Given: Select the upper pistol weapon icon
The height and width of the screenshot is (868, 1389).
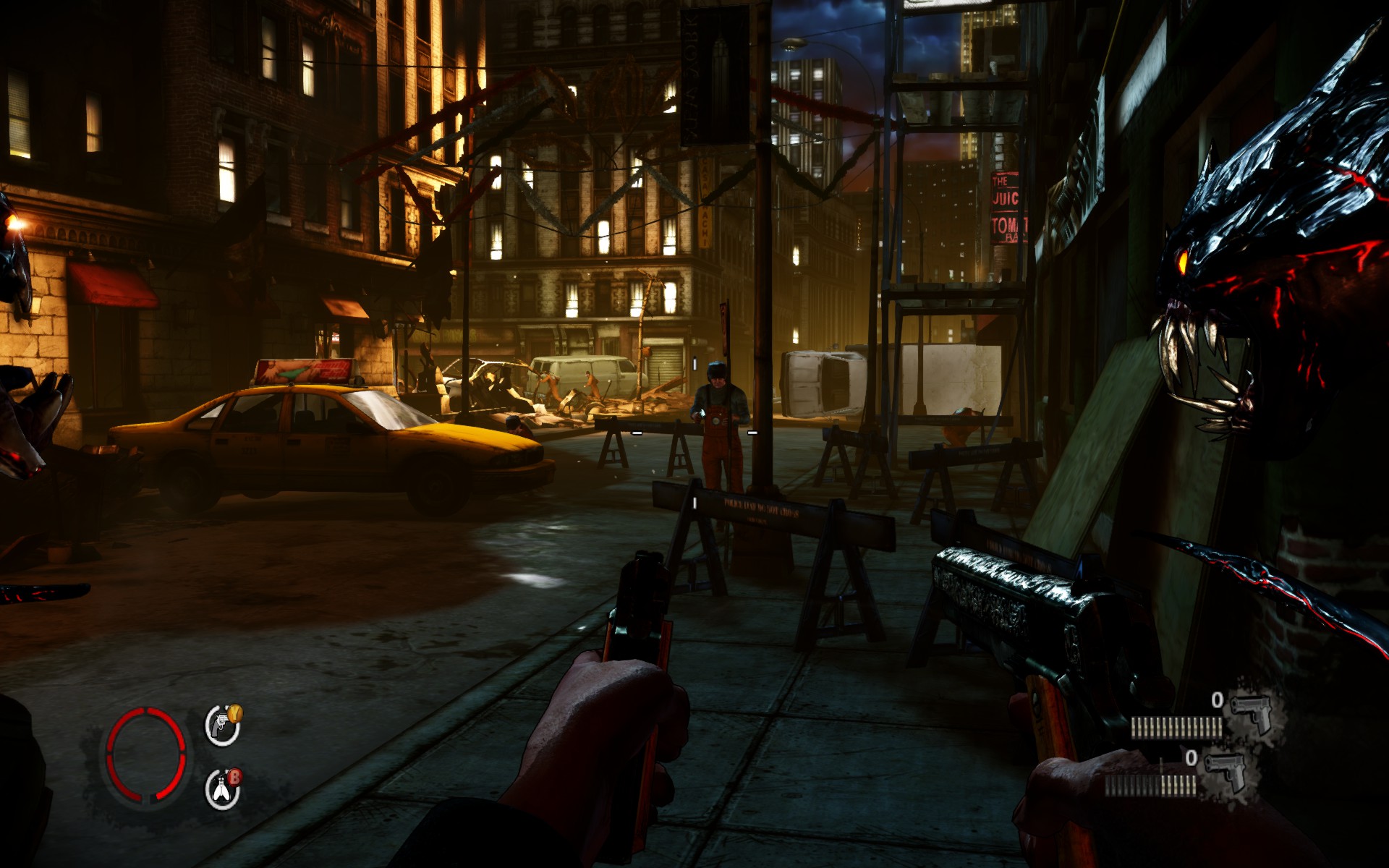Looking at the screenshot, I should click(x=1251, y=711).
